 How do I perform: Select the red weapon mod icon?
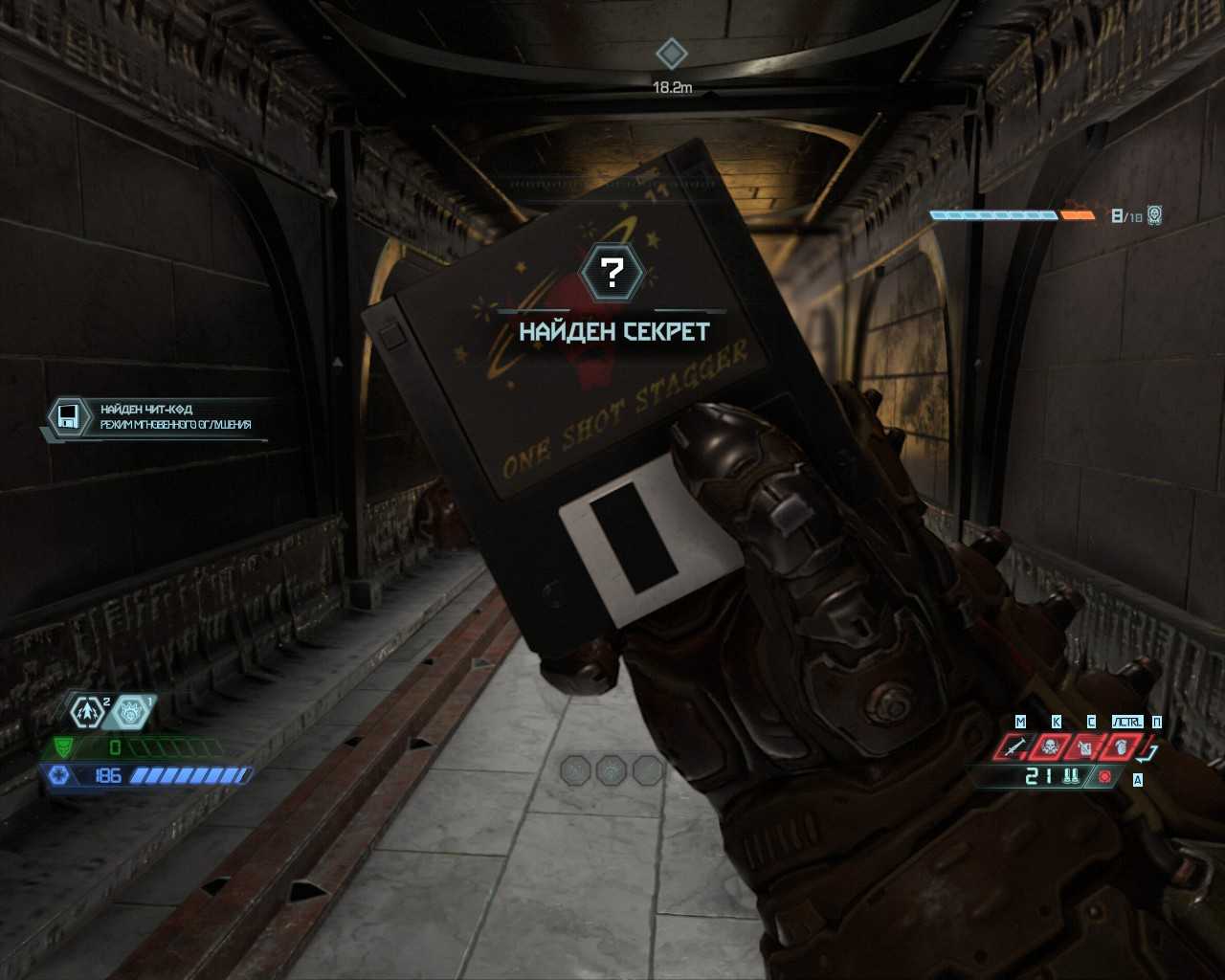(x=1105, y=777)
